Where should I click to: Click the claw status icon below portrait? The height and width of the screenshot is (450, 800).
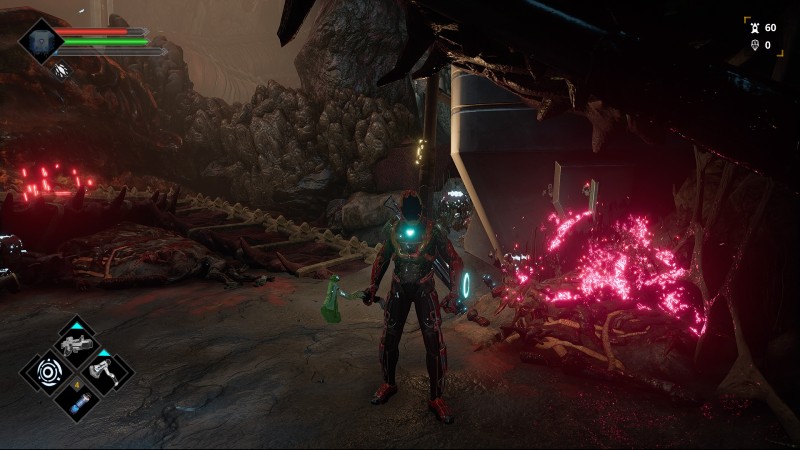tap(63, 70)
